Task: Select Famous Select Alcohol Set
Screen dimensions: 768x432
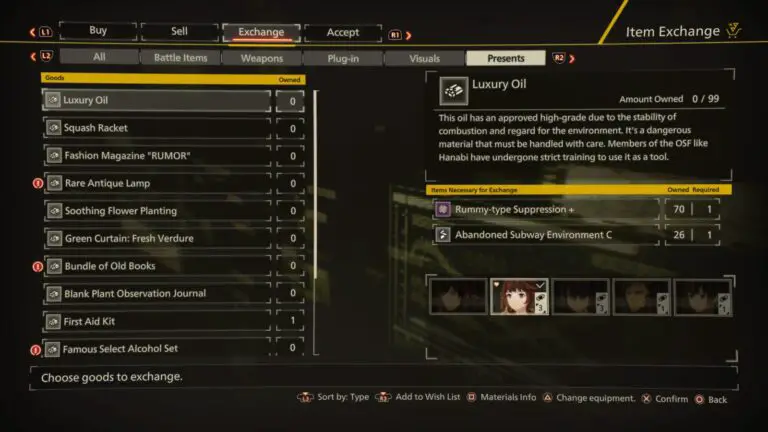Action: point(157,349)
